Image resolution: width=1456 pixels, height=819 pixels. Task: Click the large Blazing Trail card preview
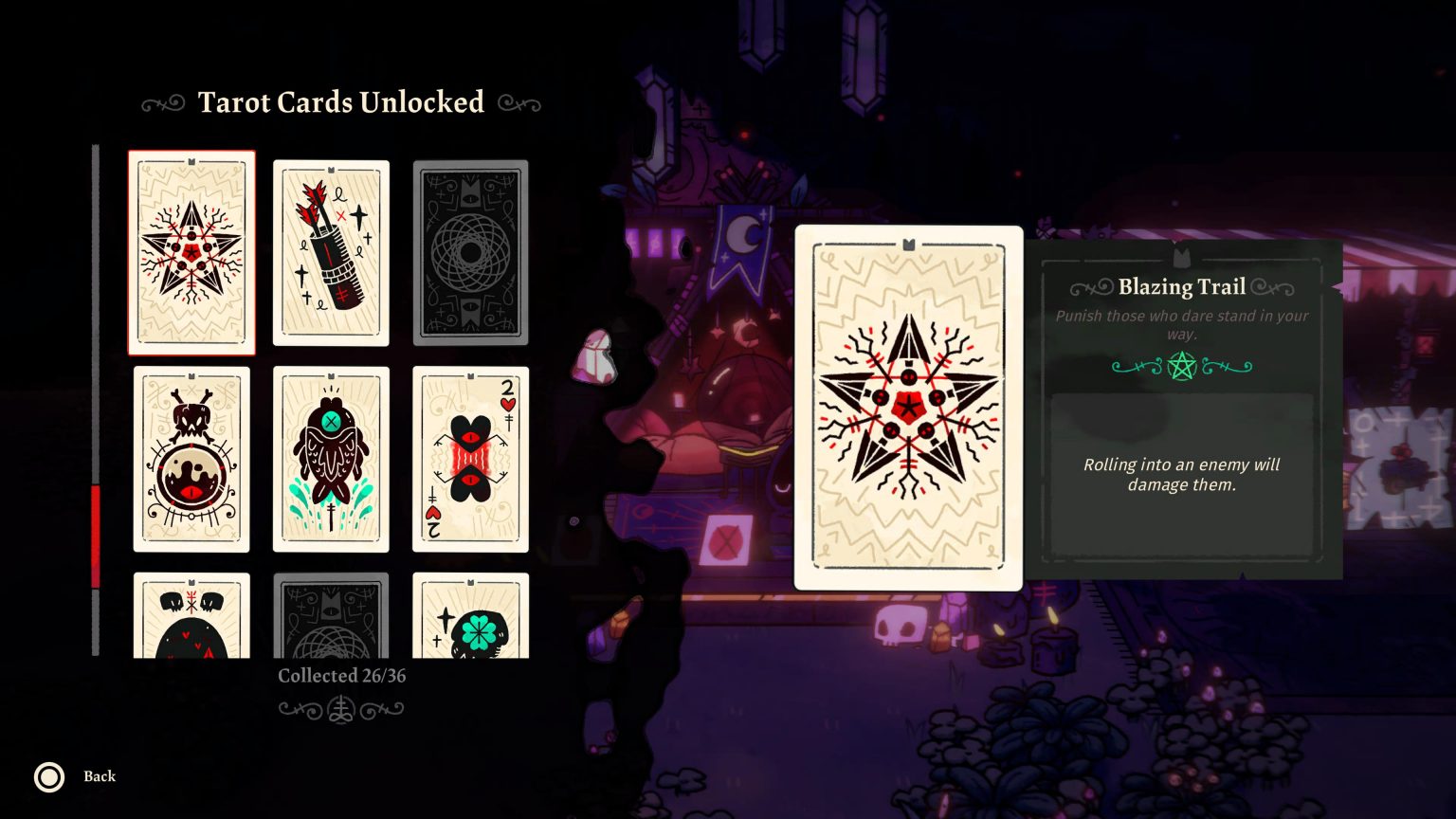[x=909, y=408]
